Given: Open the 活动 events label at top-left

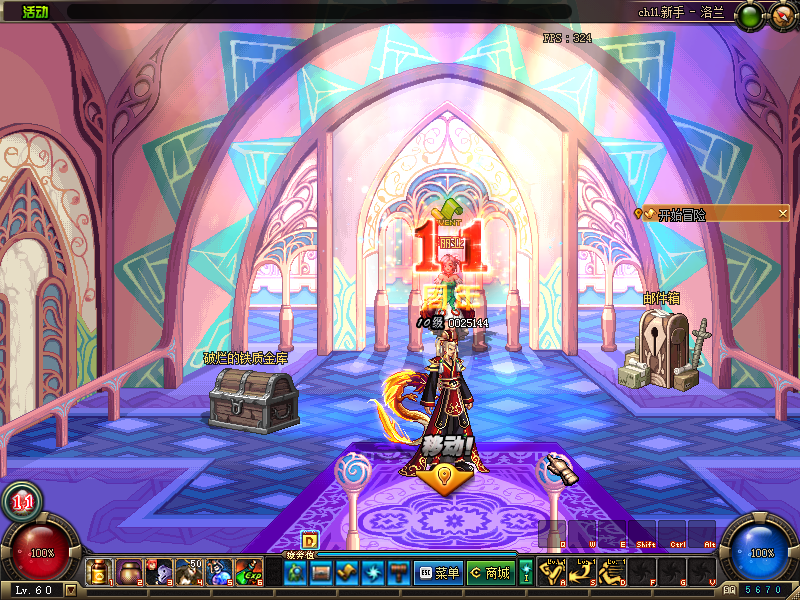Looking at the screenshot, I should [x=35, y=11].
